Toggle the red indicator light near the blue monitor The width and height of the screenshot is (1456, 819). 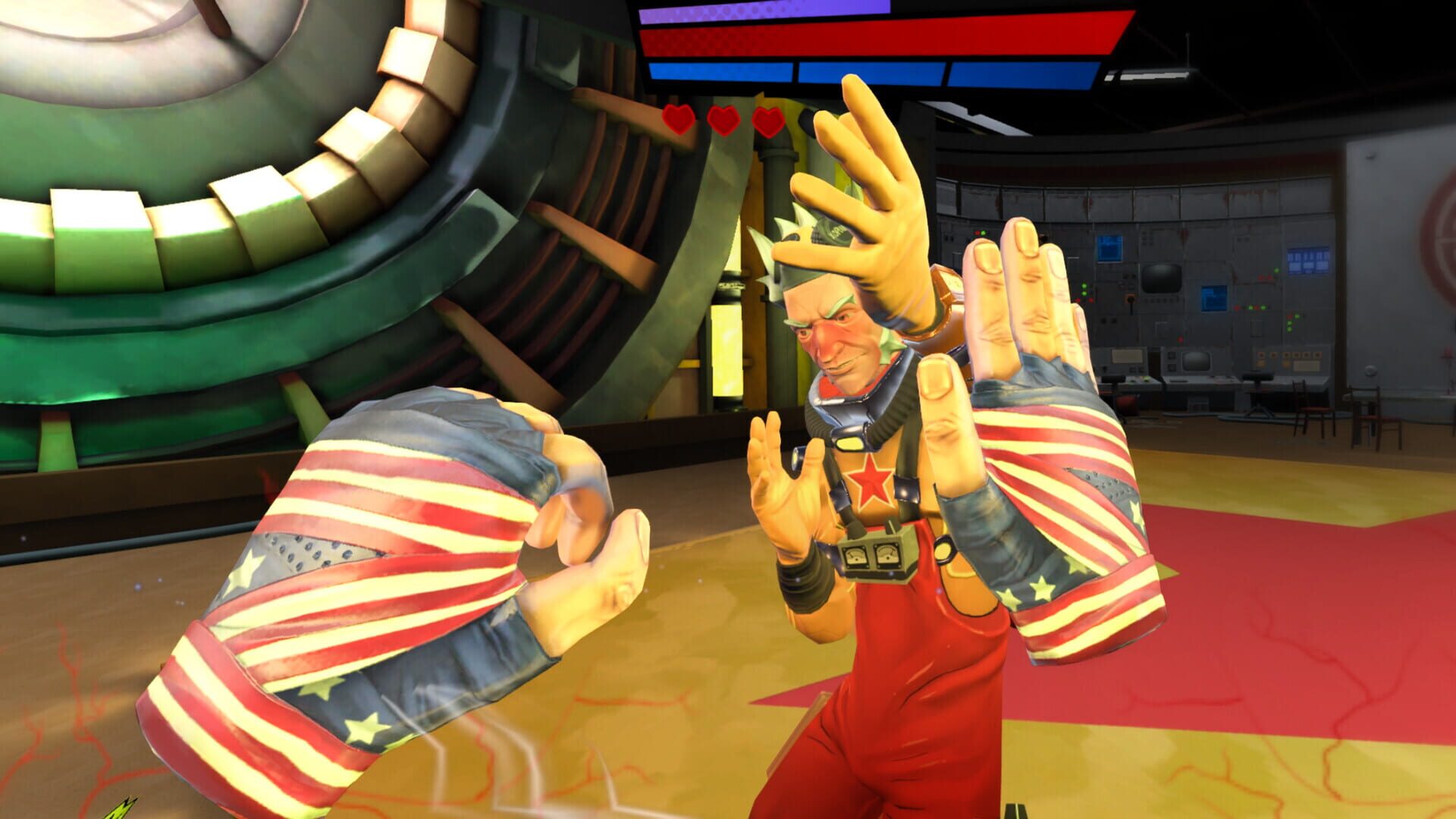[x=1236, y=307]
